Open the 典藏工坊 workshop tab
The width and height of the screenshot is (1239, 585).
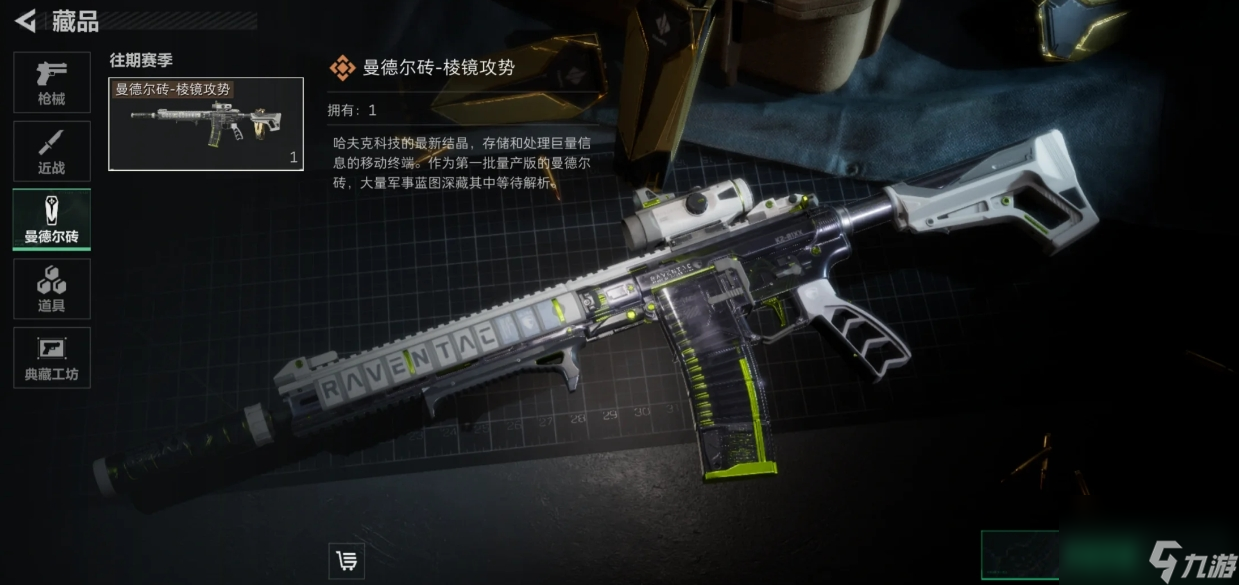(x=51, y=357)
